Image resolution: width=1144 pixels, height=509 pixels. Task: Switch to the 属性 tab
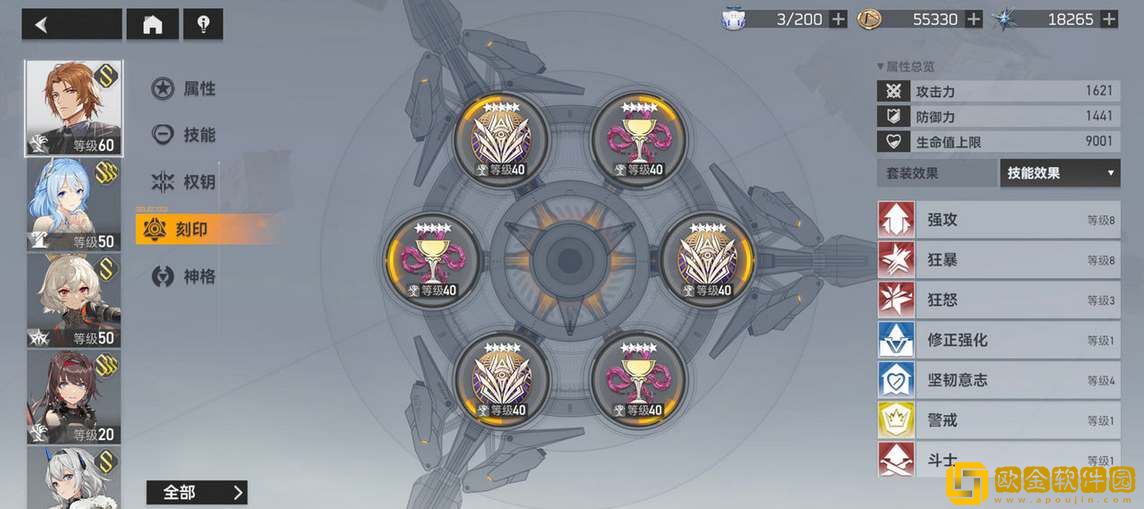(x=196, y=89)
